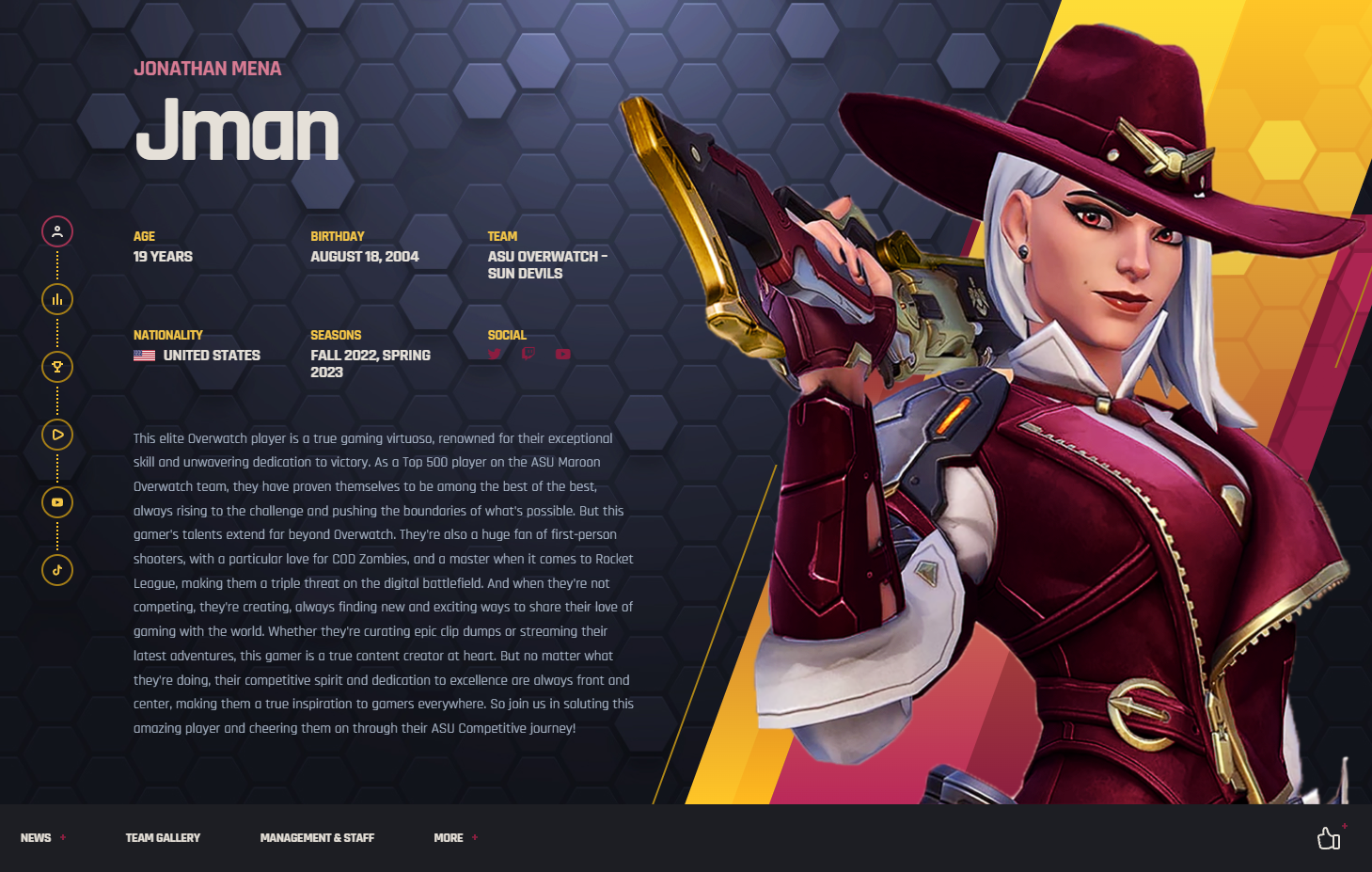Open the bar chart statistics section
Image resolution: width=1372 pixels, height=872 pixels.
tap(57, 299)
